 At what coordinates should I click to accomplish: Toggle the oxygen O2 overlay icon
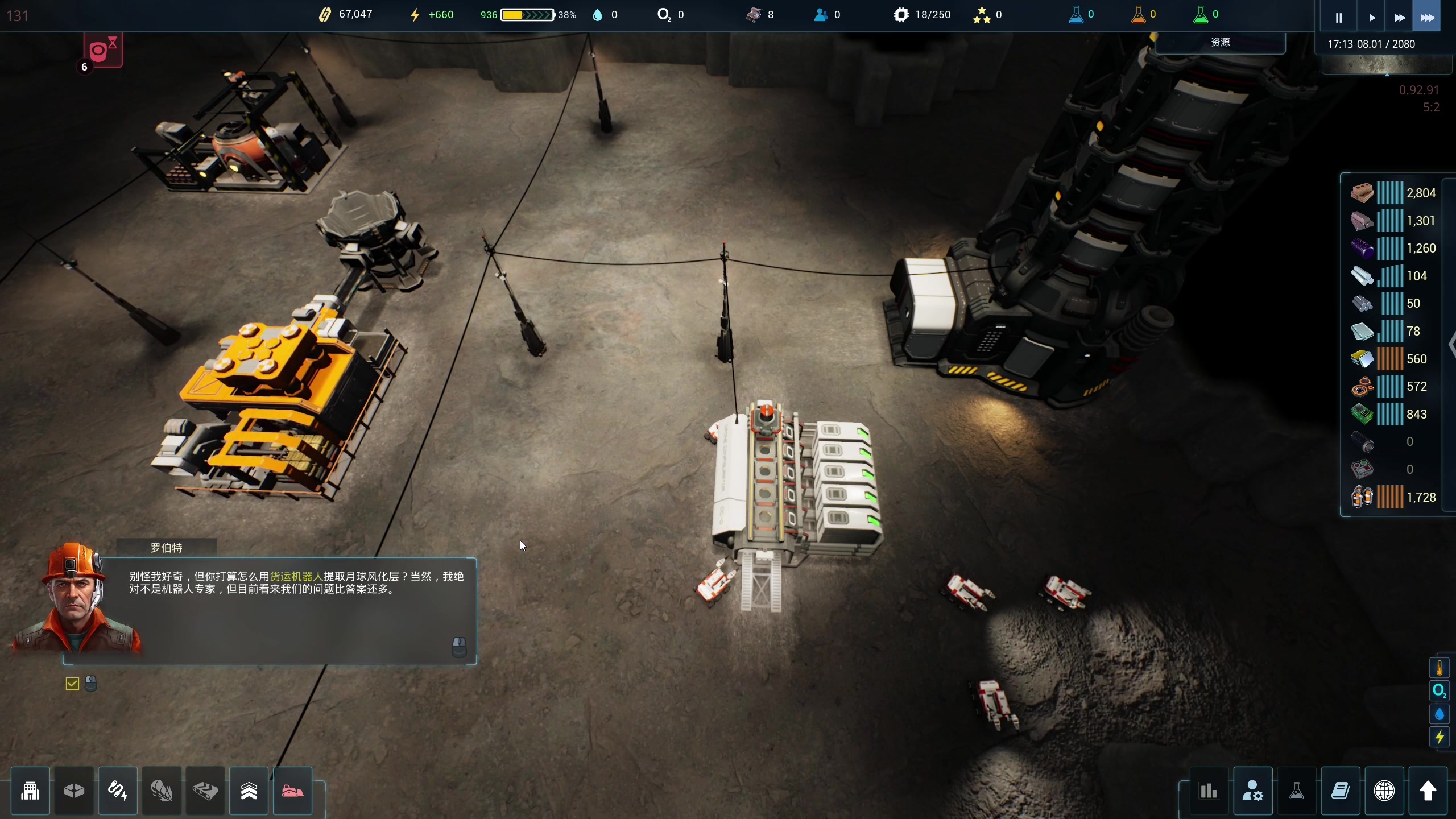pyautogui.click(x=1440, y=691)
